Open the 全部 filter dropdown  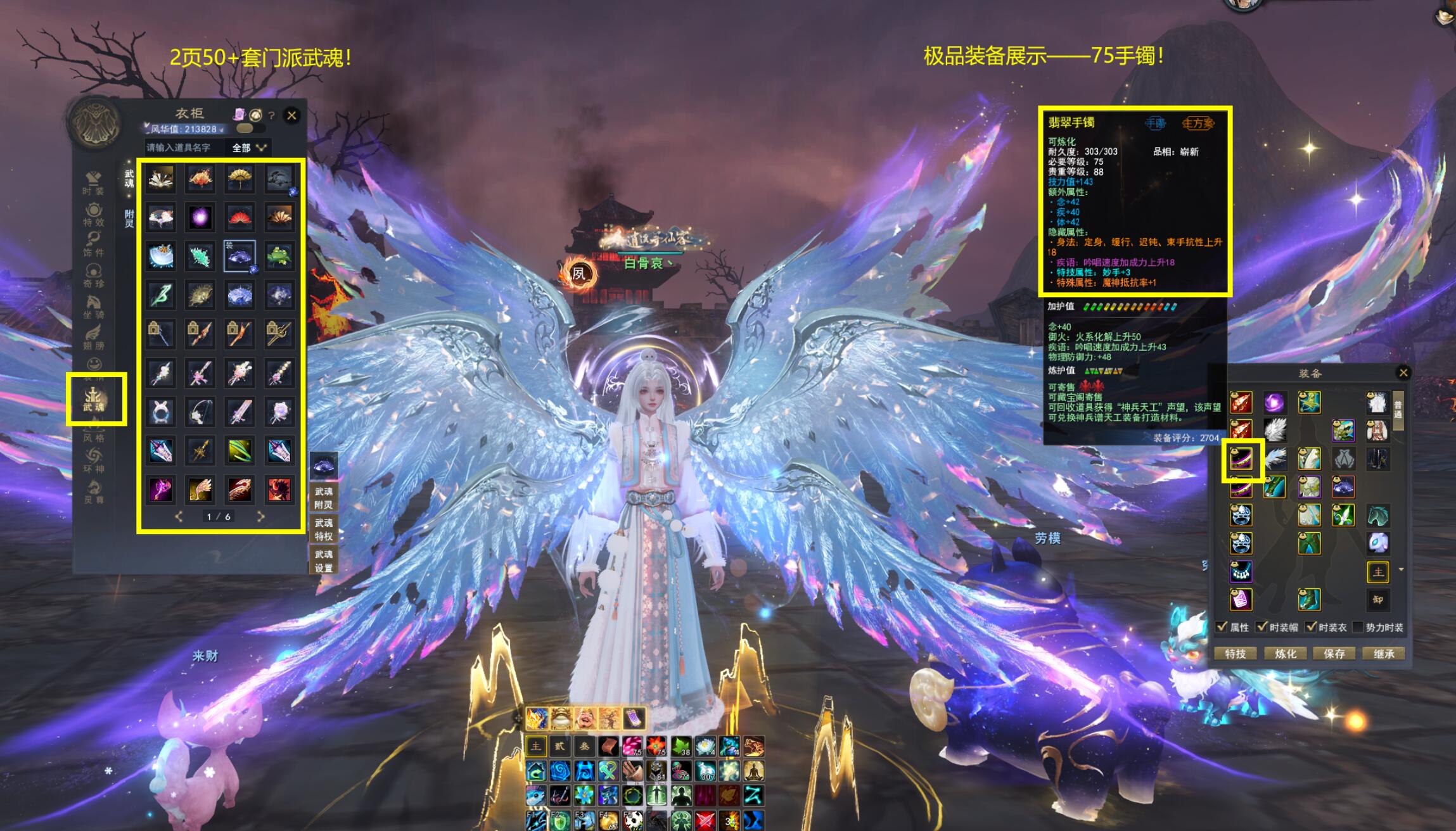249,148
